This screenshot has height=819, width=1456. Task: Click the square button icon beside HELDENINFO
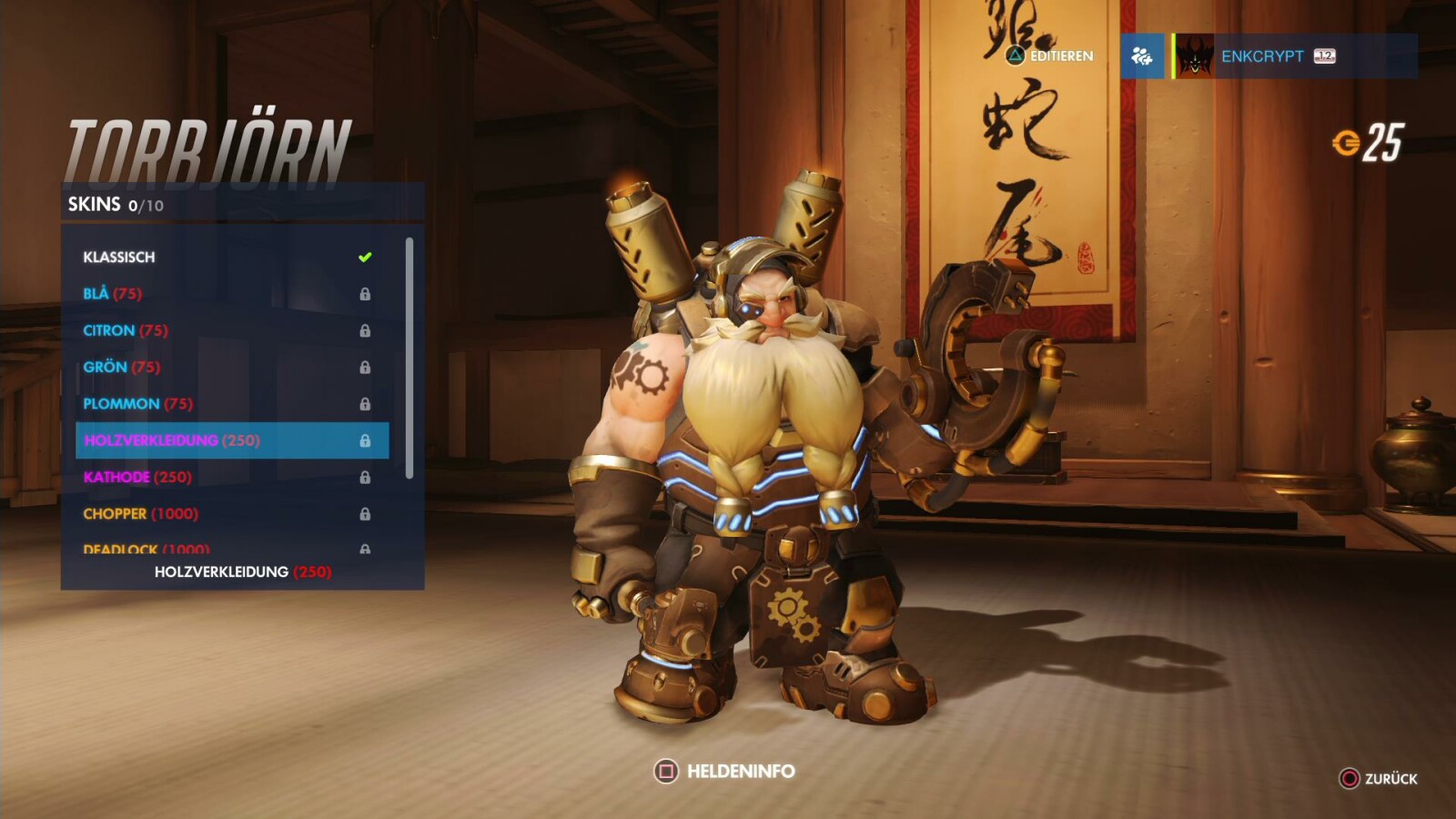pos(669,769)
